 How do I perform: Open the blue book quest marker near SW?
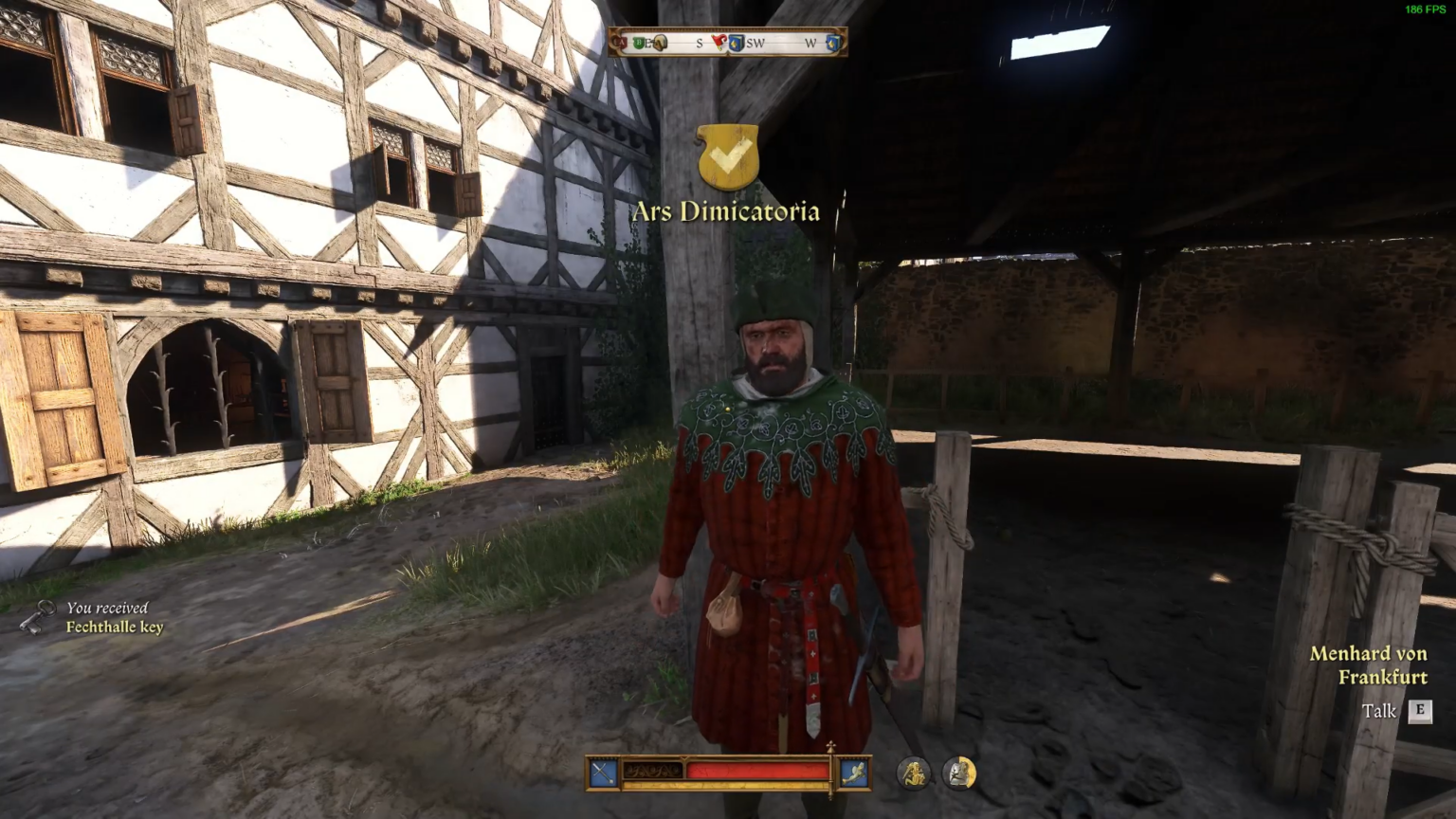pos(737,42)
